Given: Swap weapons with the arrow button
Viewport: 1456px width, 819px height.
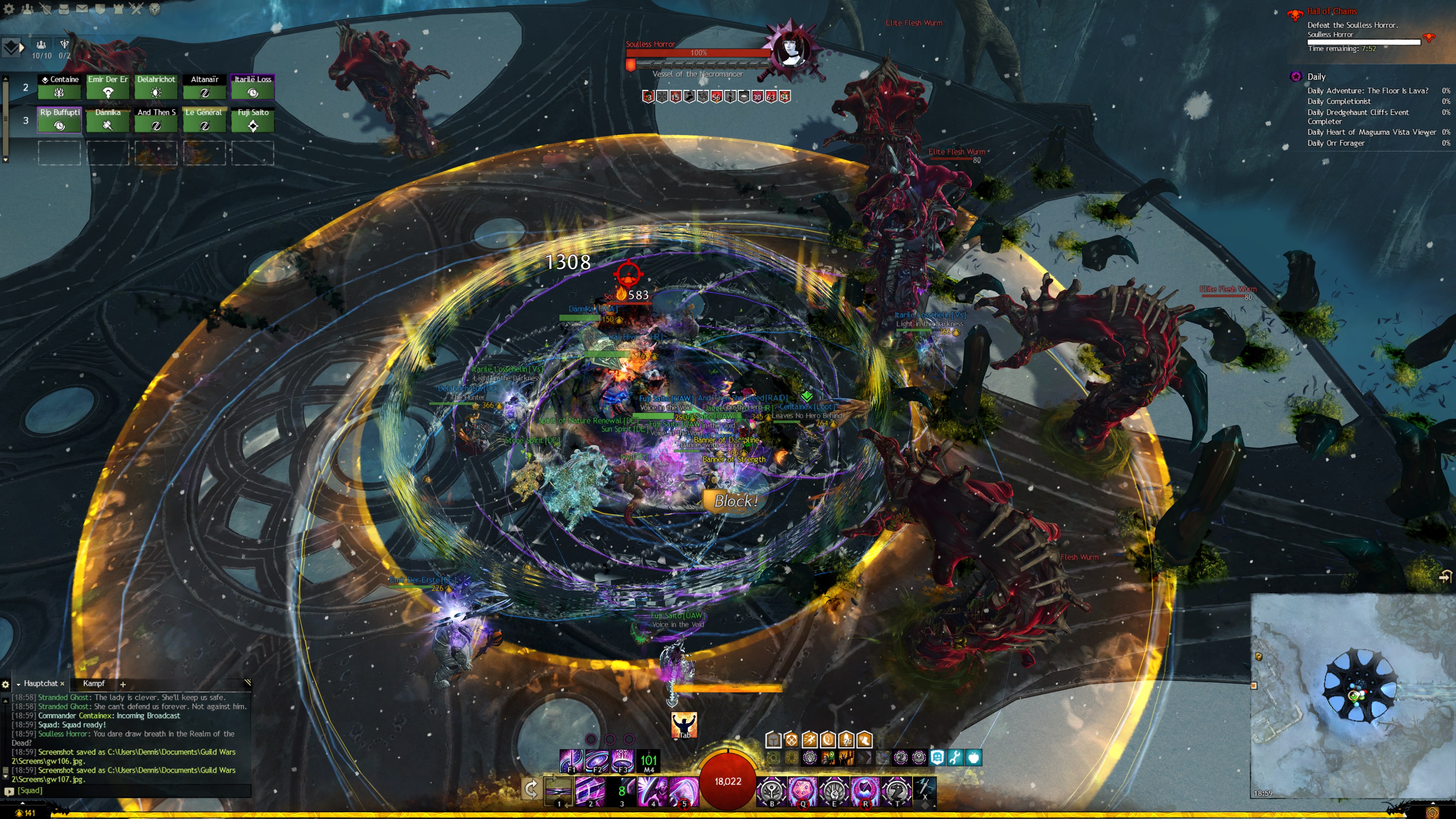Looking at the screenshot, I should click(x=531, y=789).
